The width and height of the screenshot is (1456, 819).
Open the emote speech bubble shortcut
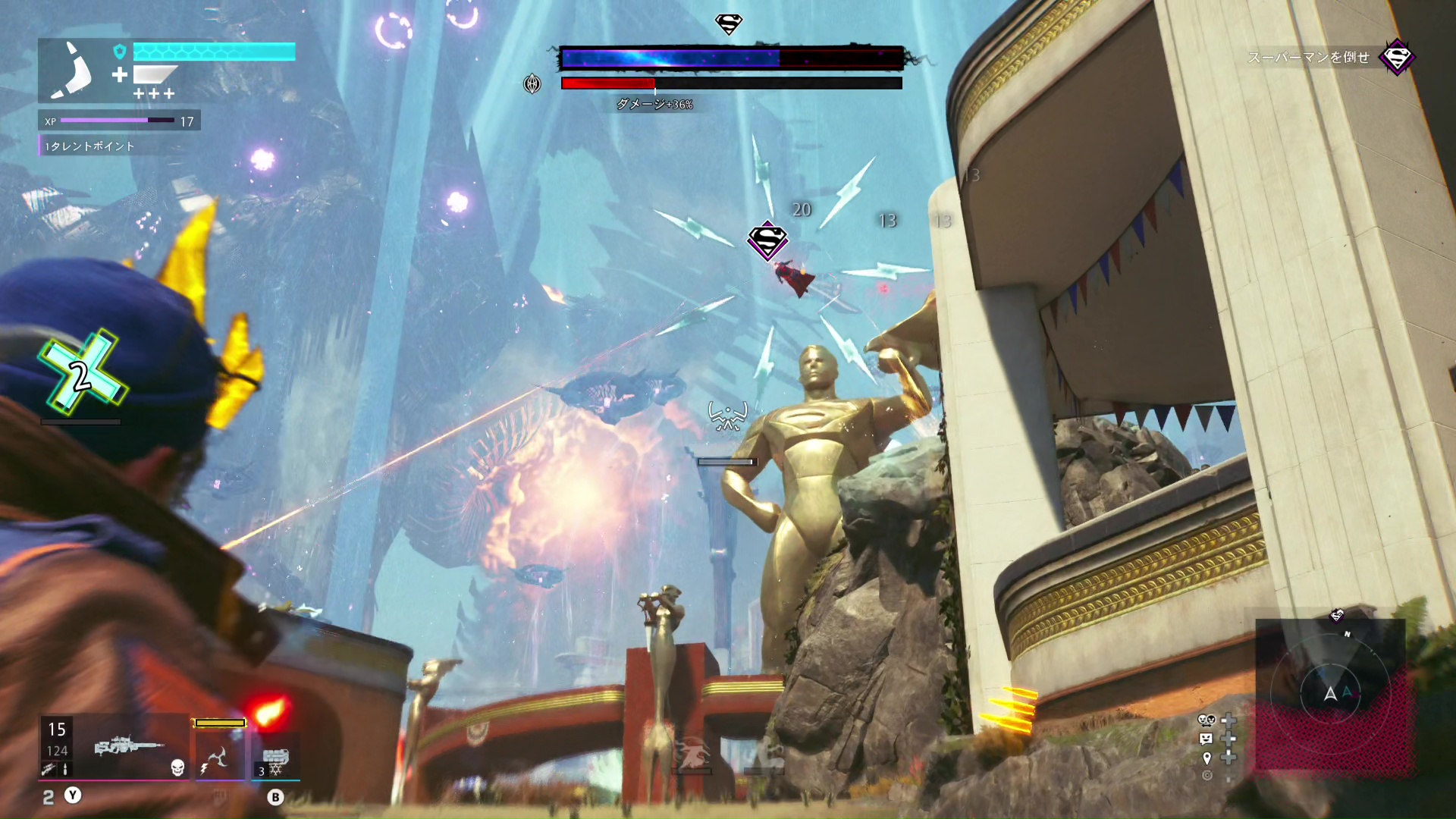(1207, 739)
